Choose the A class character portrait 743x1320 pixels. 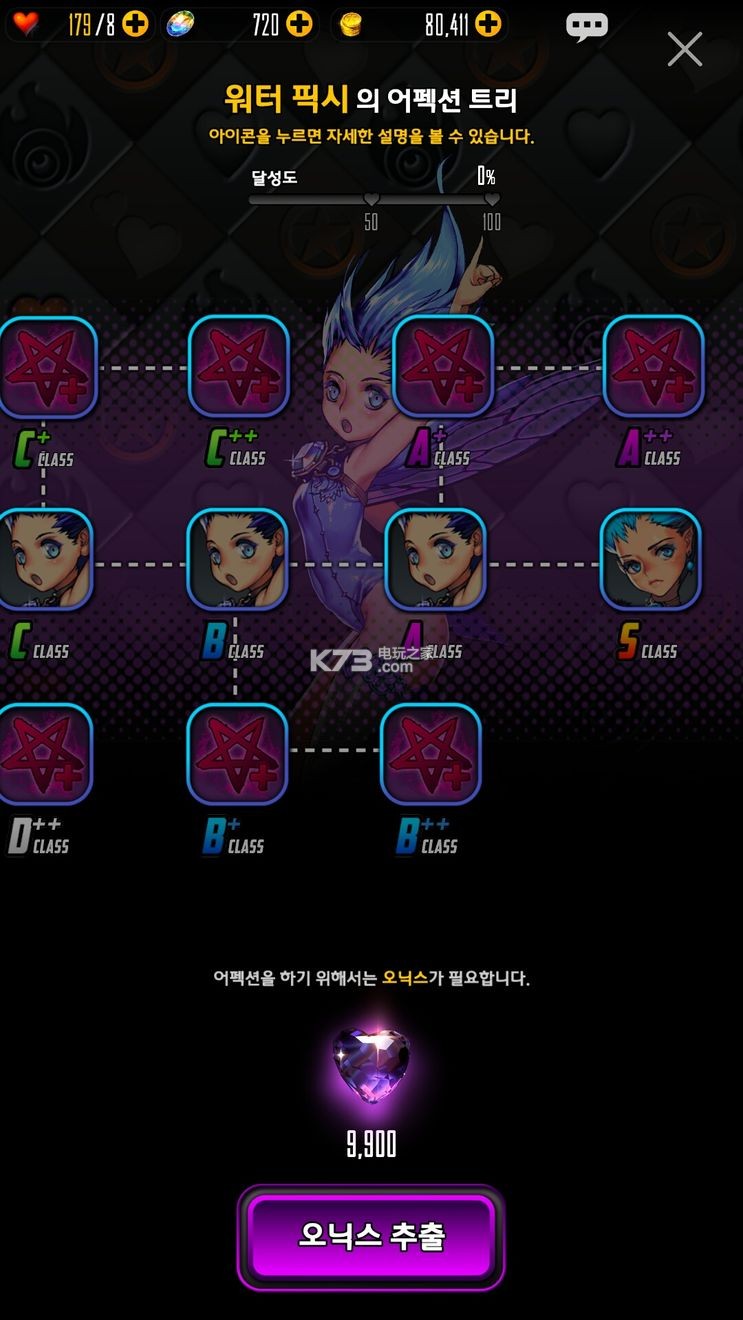click(435, 560)
